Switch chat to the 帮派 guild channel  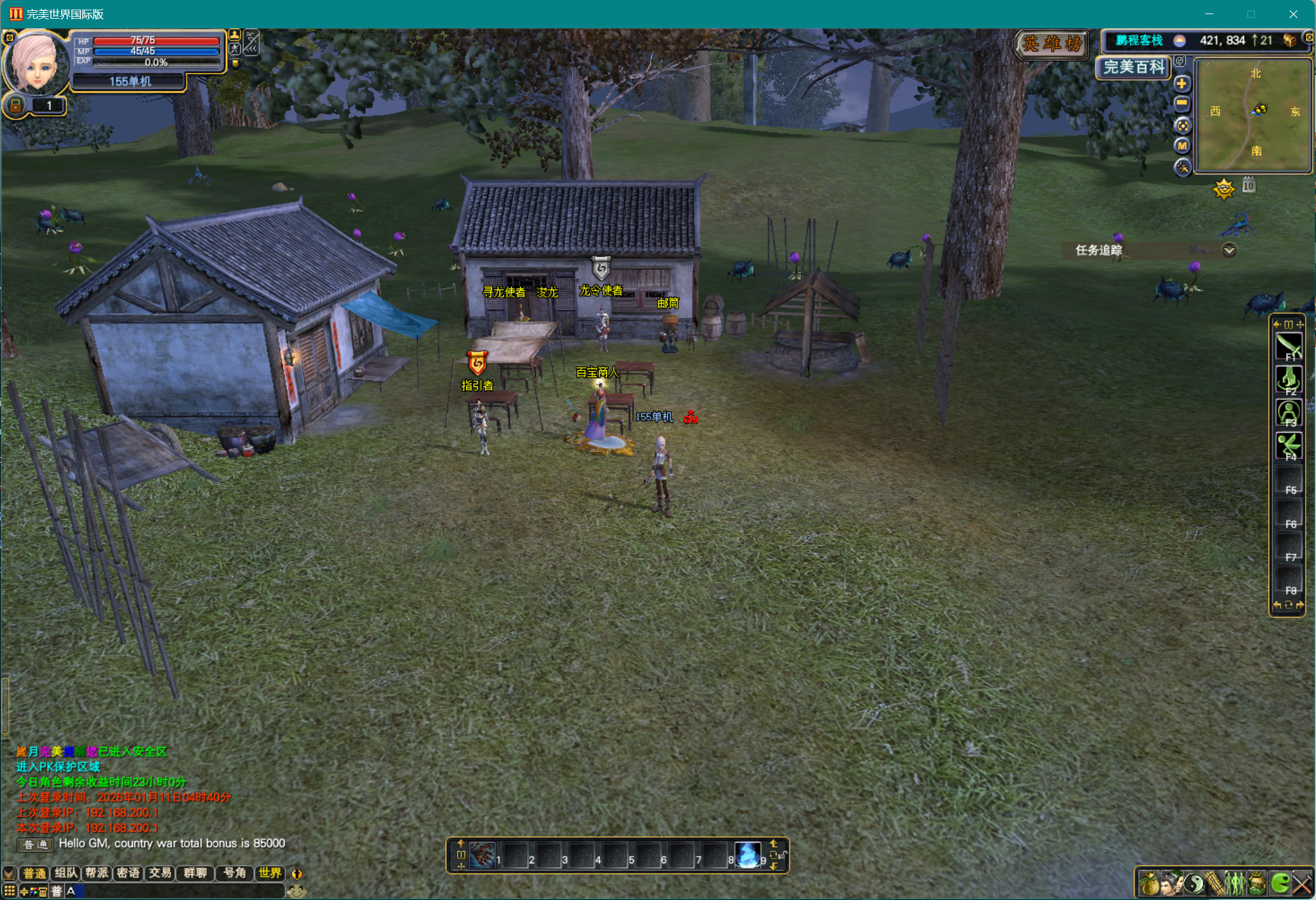[x=97, y=873]
